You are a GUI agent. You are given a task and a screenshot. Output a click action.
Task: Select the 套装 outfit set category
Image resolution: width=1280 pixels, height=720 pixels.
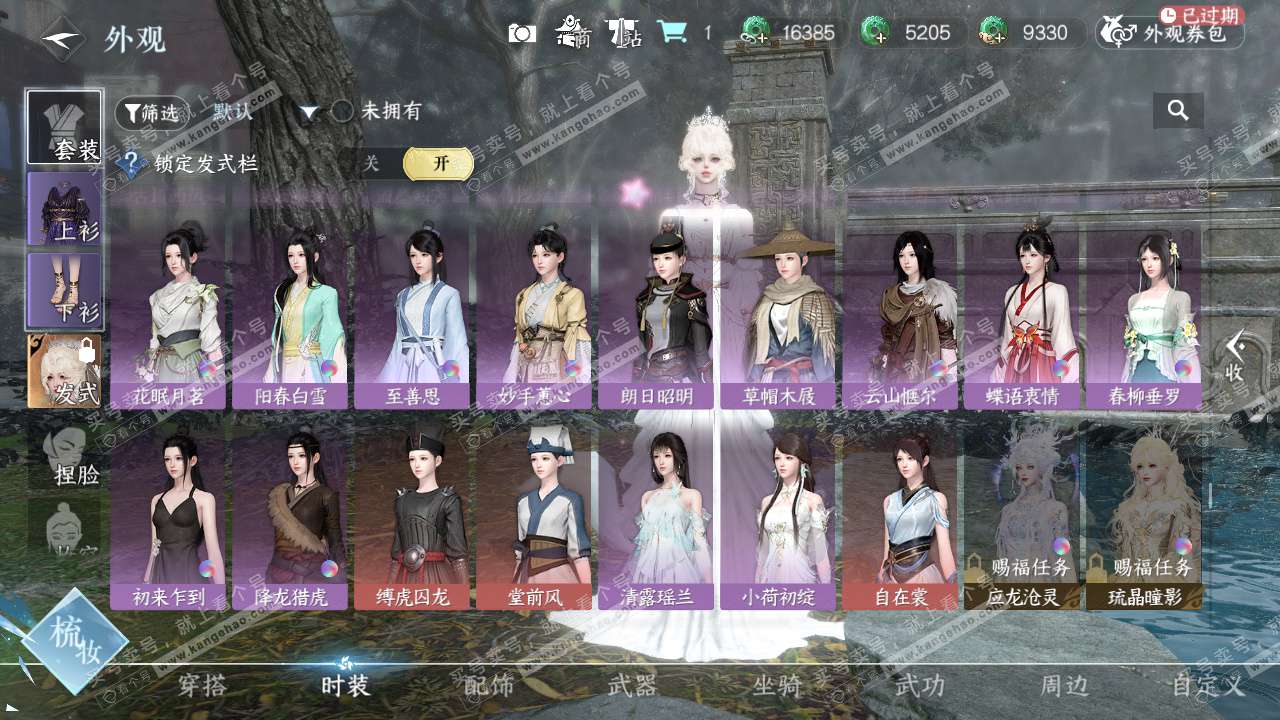click(x=64, y=127)
